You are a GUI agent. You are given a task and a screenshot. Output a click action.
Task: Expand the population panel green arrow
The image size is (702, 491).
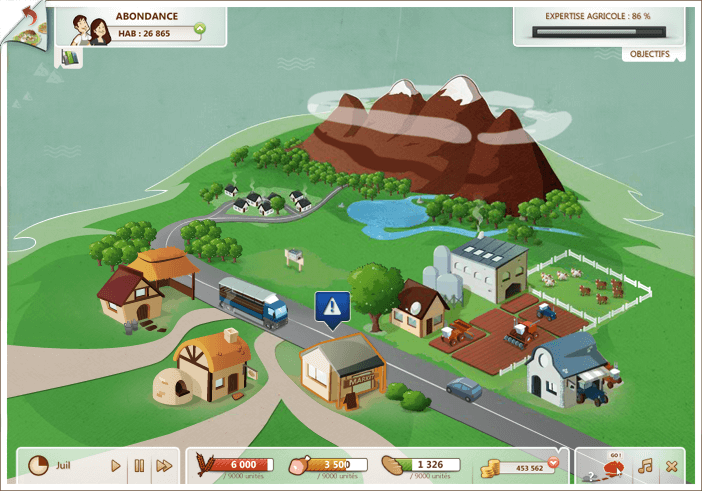point(199,29)
